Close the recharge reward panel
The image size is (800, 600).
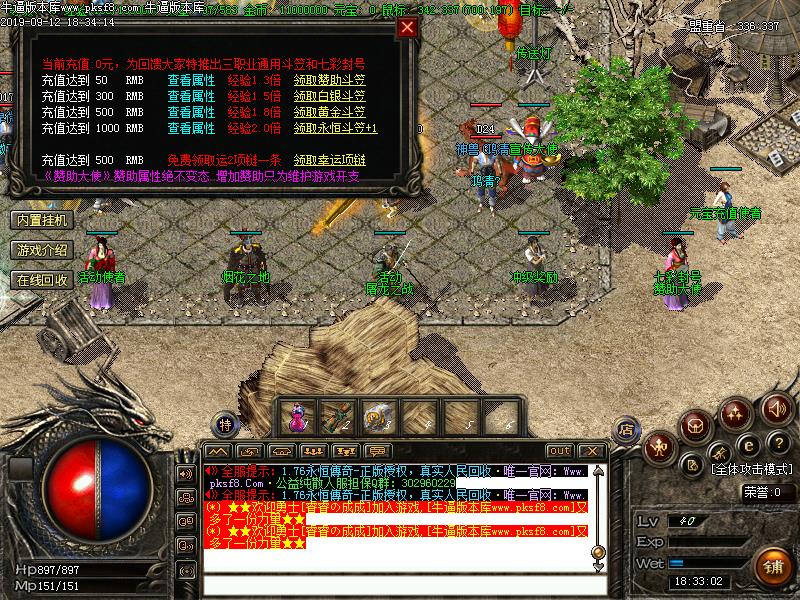[407, 28]
